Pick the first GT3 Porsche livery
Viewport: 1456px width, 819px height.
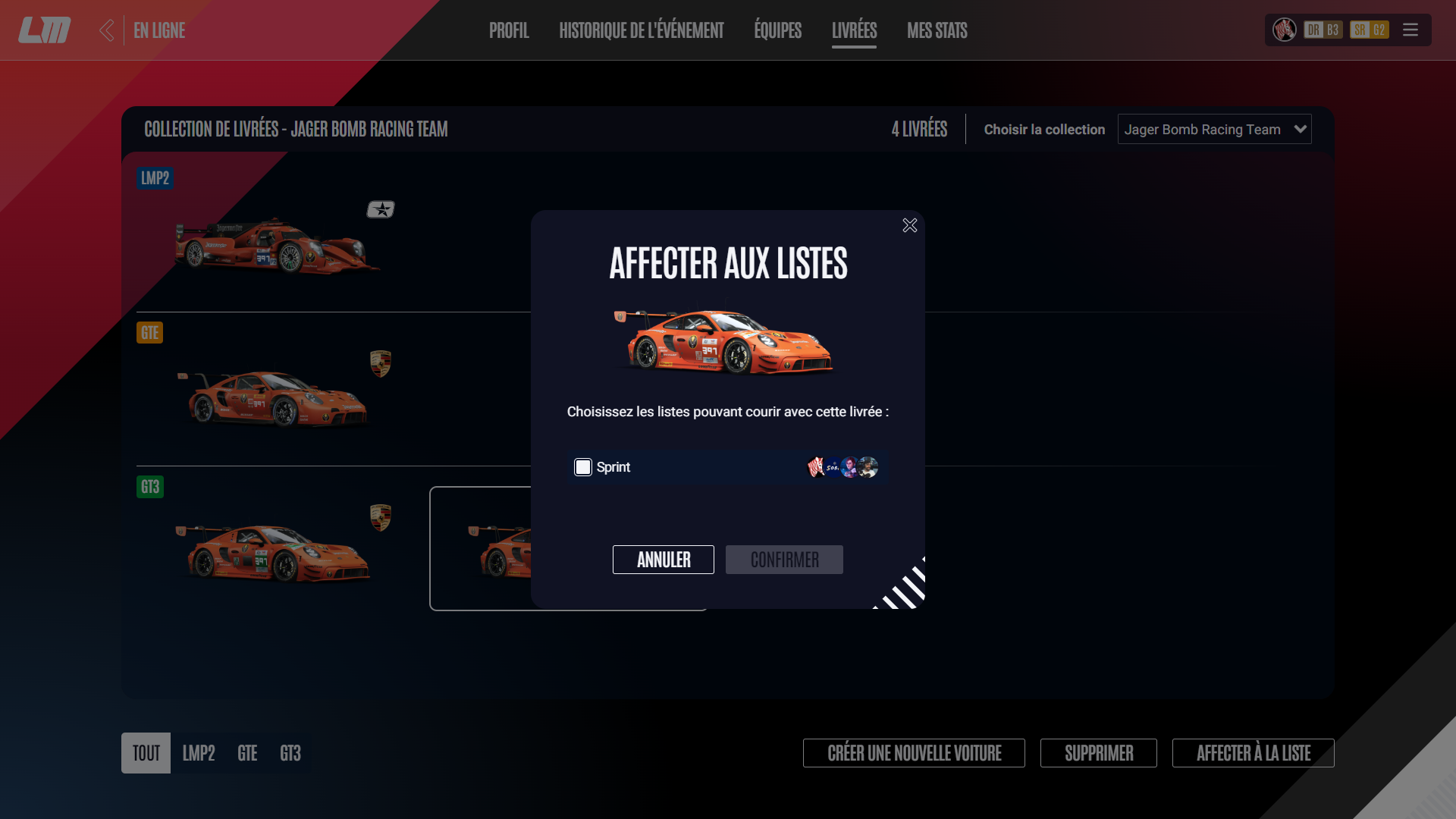pyautogui.click(x=273, y=552)
